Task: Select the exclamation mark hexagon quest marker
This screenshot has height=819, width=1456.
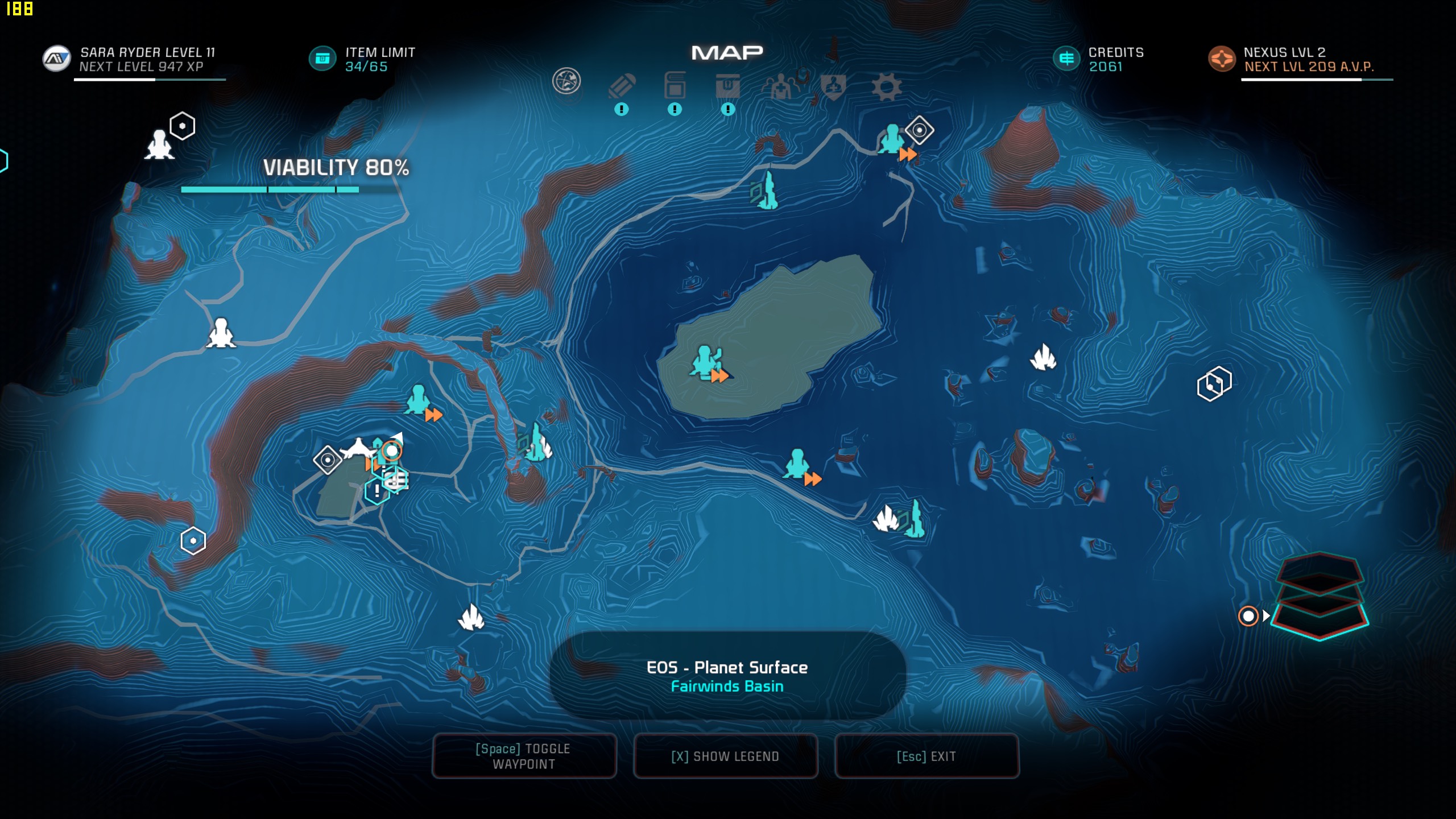Action: pyautogui.click(x=377, y=491)
